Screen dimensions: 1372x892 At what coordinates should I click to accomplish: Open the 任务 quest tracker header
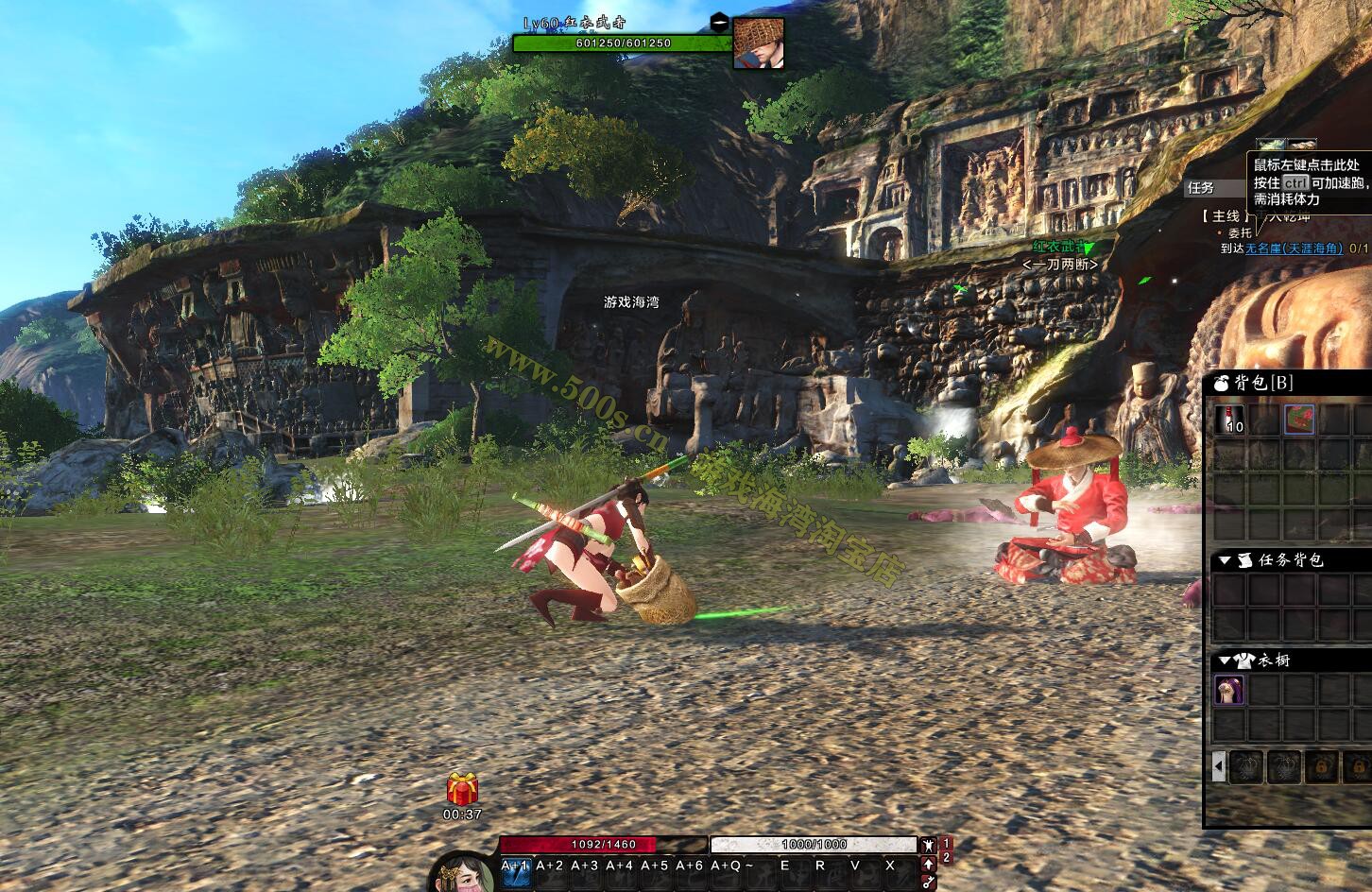pos(1201,188)
